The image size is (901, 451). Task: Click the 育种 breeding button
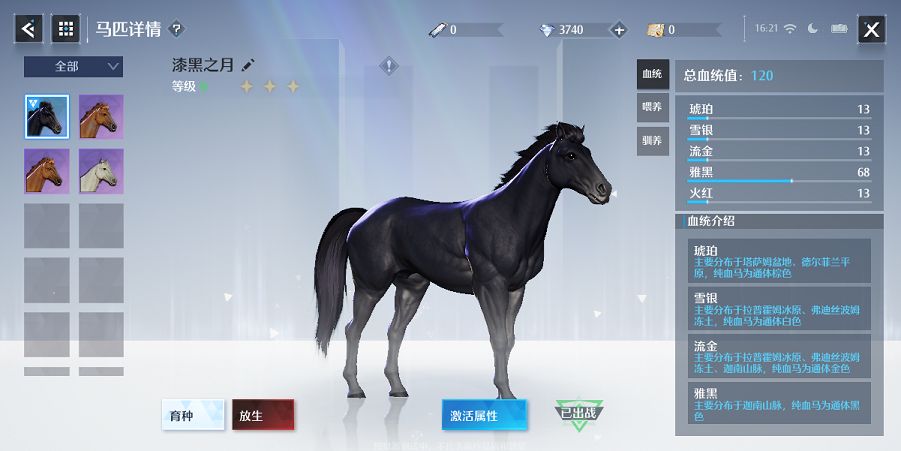193,415
